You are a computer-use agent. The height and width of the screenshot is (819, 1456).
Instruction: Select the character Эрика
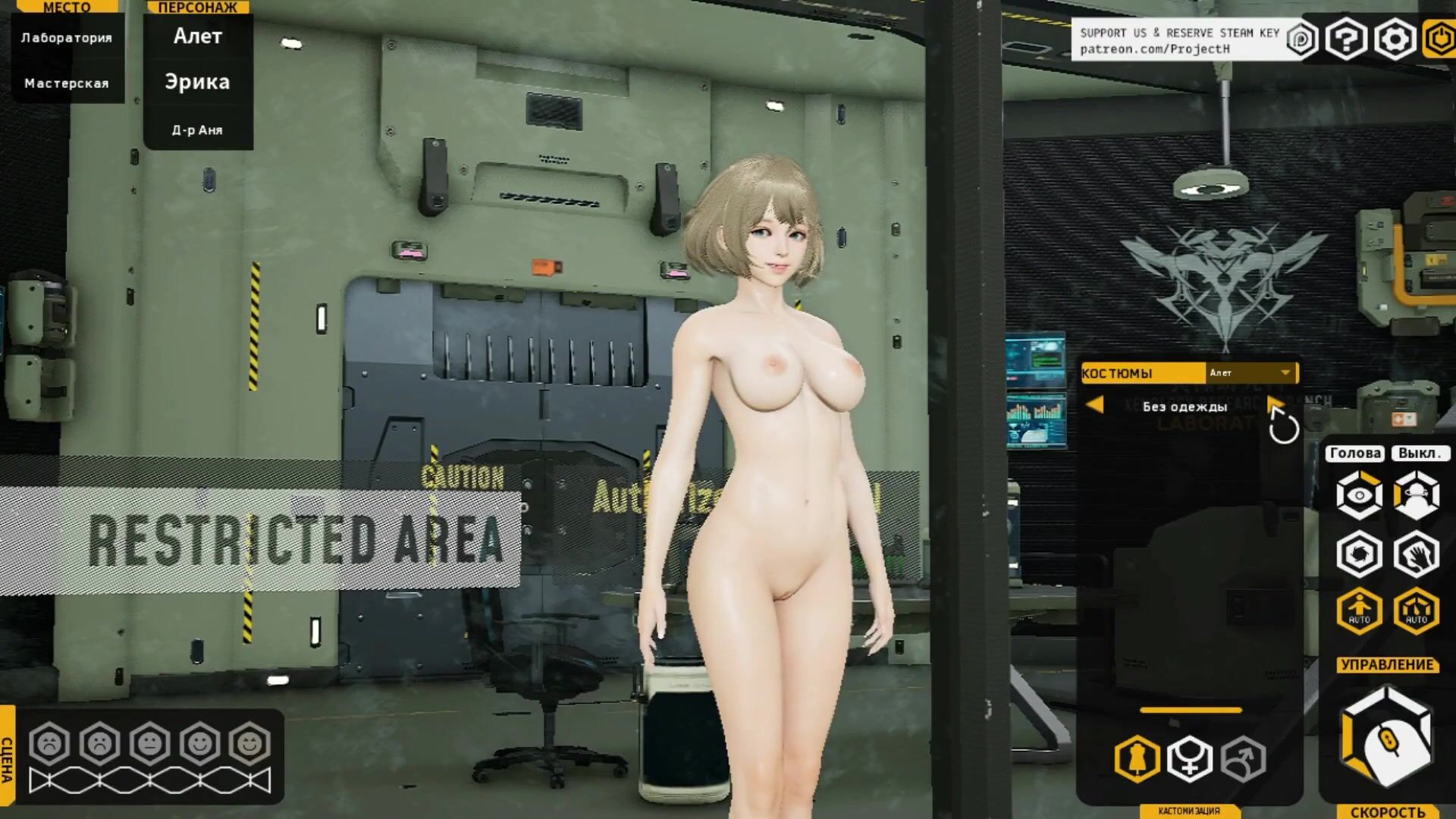[198, 82]
